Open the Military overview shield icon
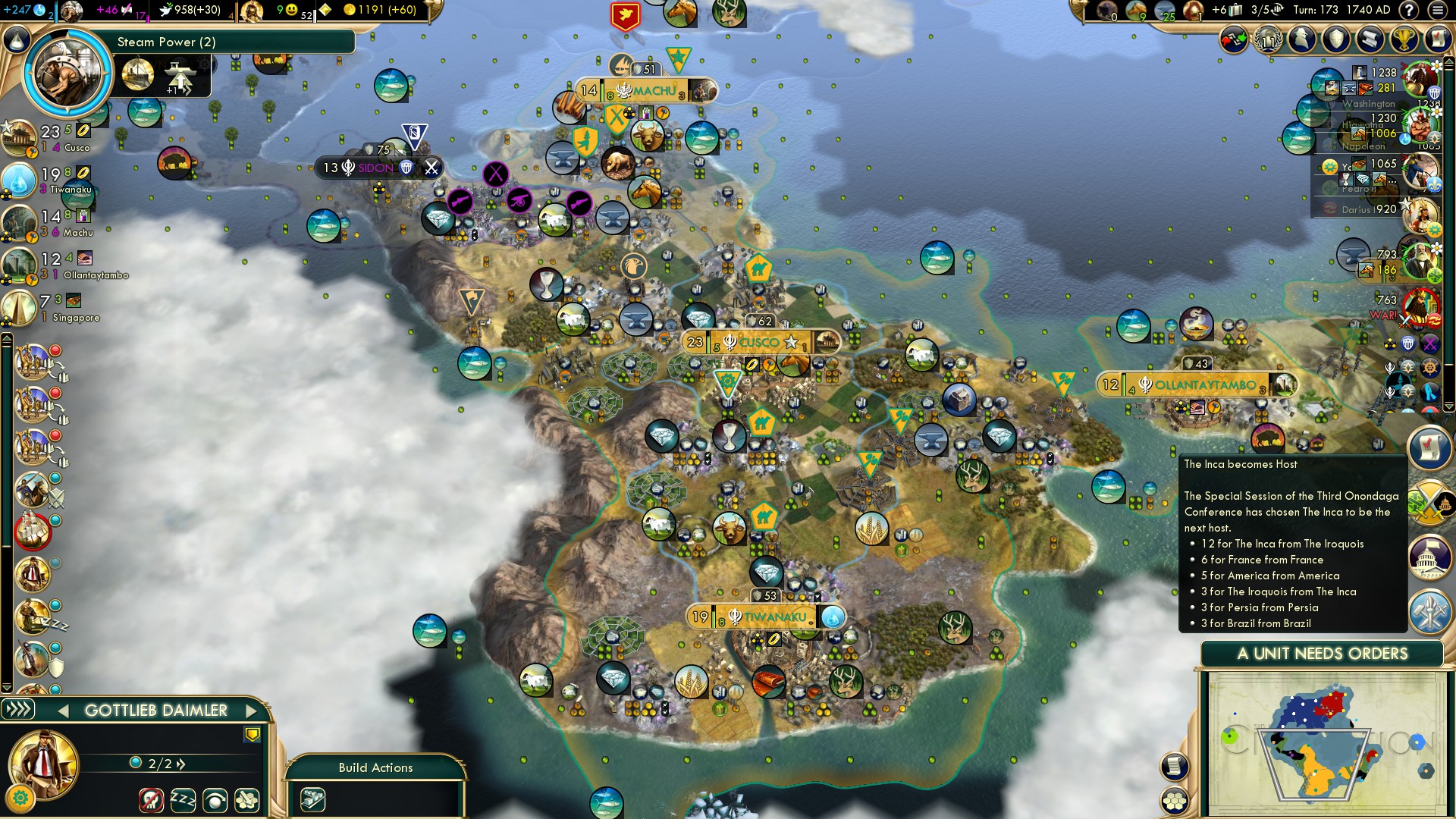 (x=1336, y=39)
